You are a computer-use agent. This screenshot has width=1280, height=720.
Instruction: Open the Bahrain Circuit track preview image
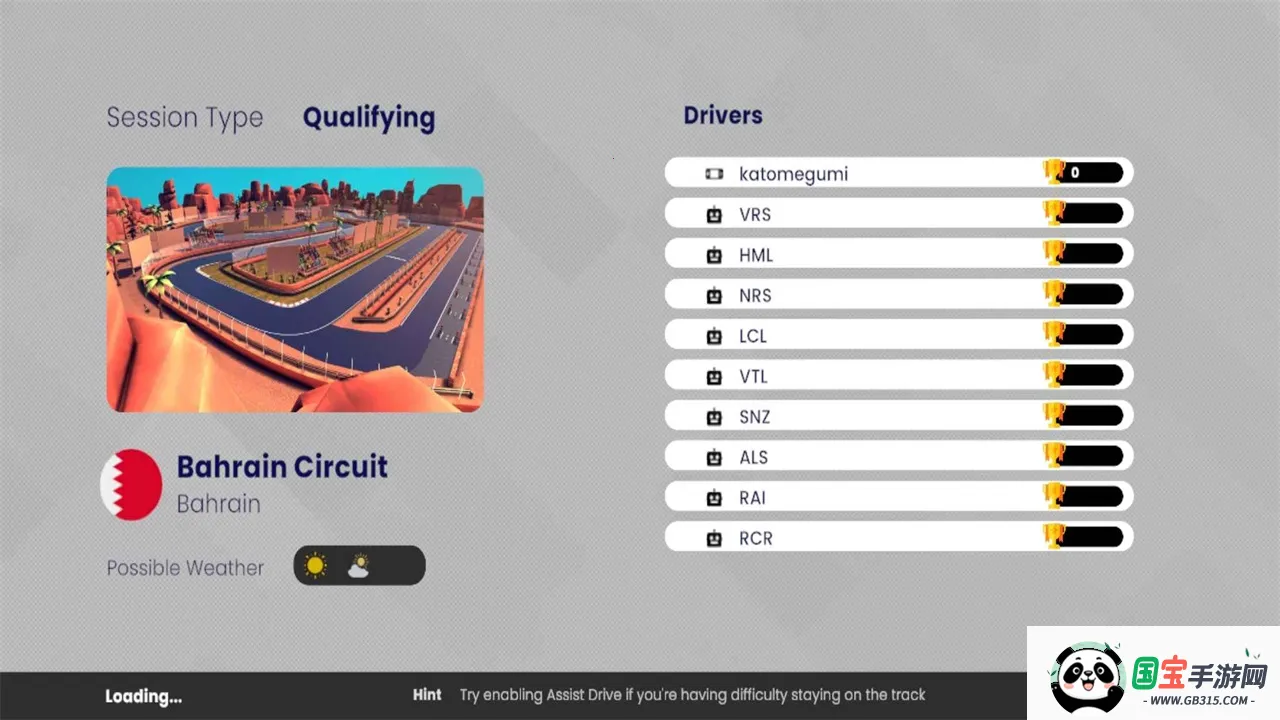click(295, 289)
